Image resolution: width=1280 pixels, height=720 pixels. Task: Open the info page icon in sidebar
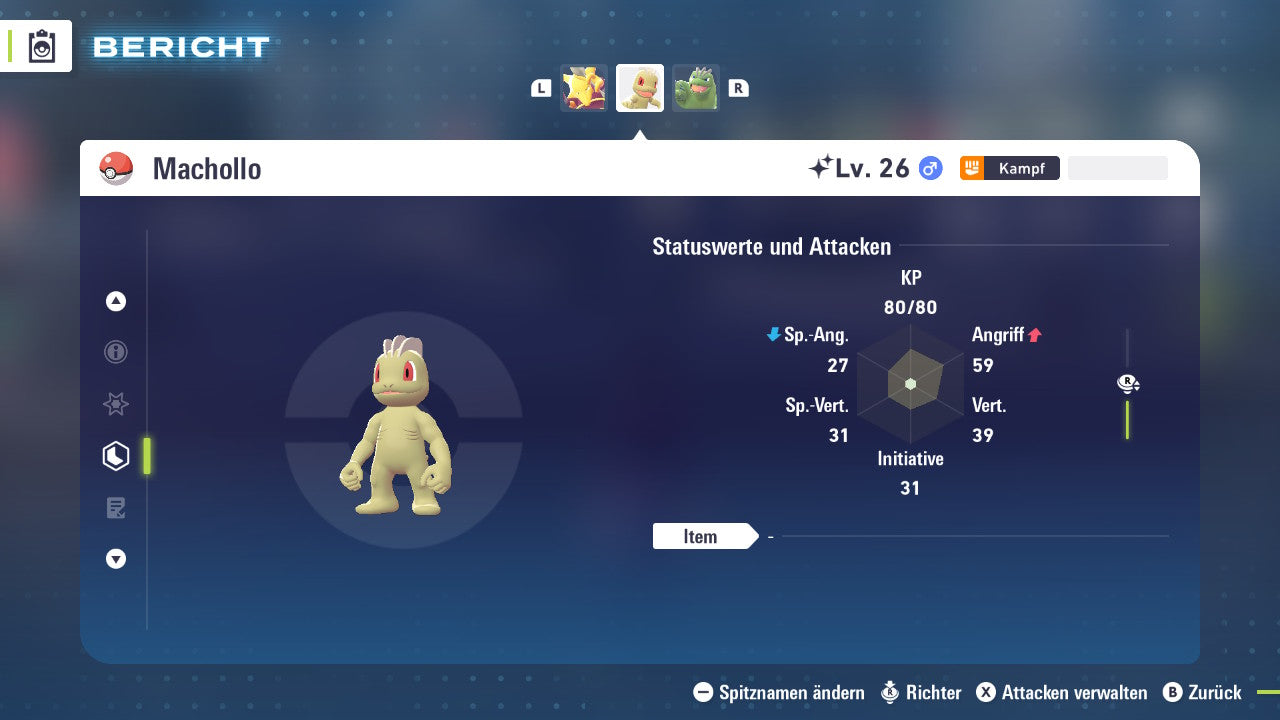(x=115, y=352)
